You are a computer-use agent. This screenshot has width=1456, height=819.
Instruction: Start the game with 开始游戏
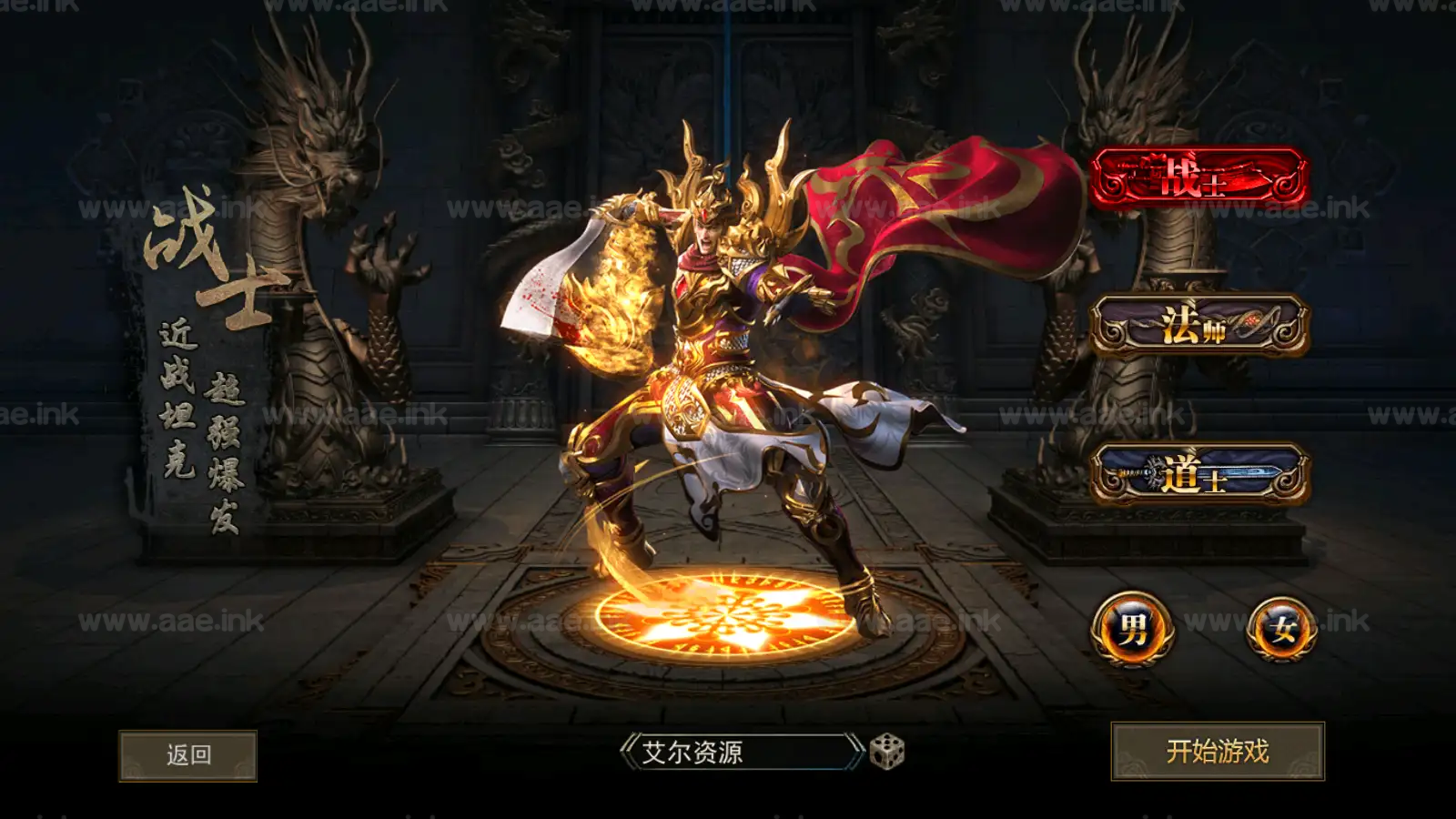click(x=1217, y=752)
